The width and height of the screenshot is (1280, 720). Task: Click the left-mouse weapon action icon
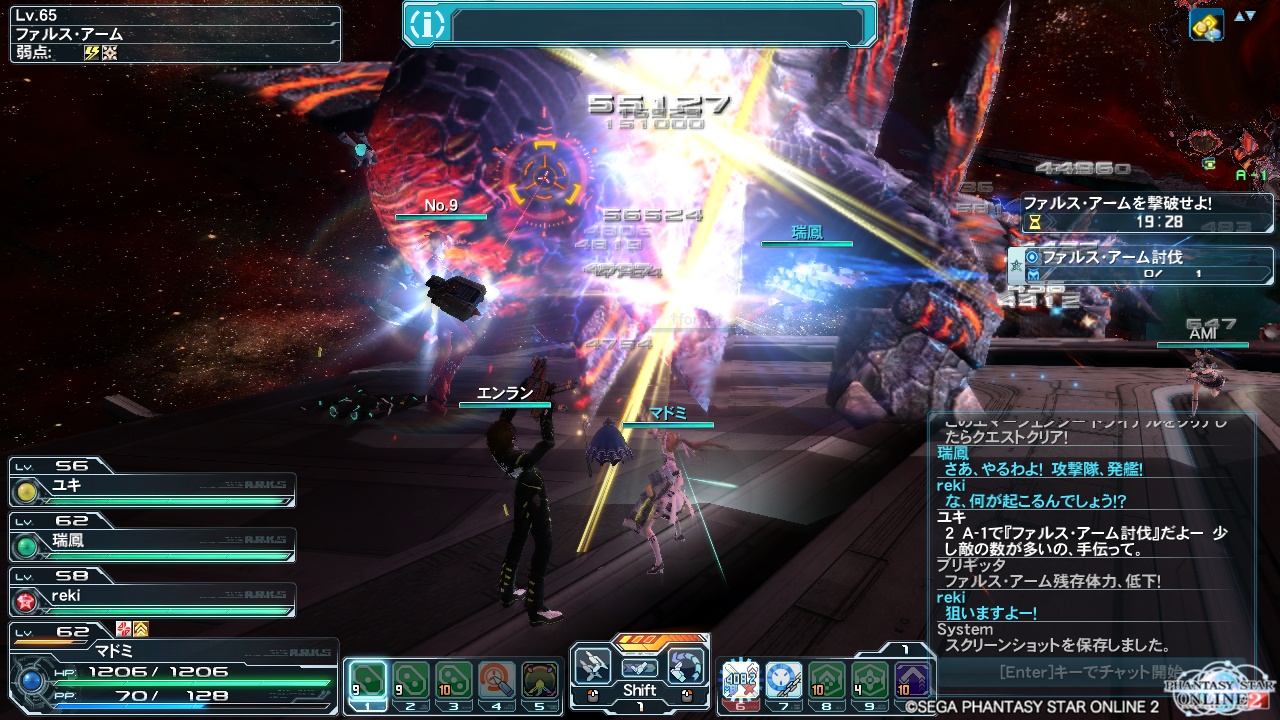point(594,666)
